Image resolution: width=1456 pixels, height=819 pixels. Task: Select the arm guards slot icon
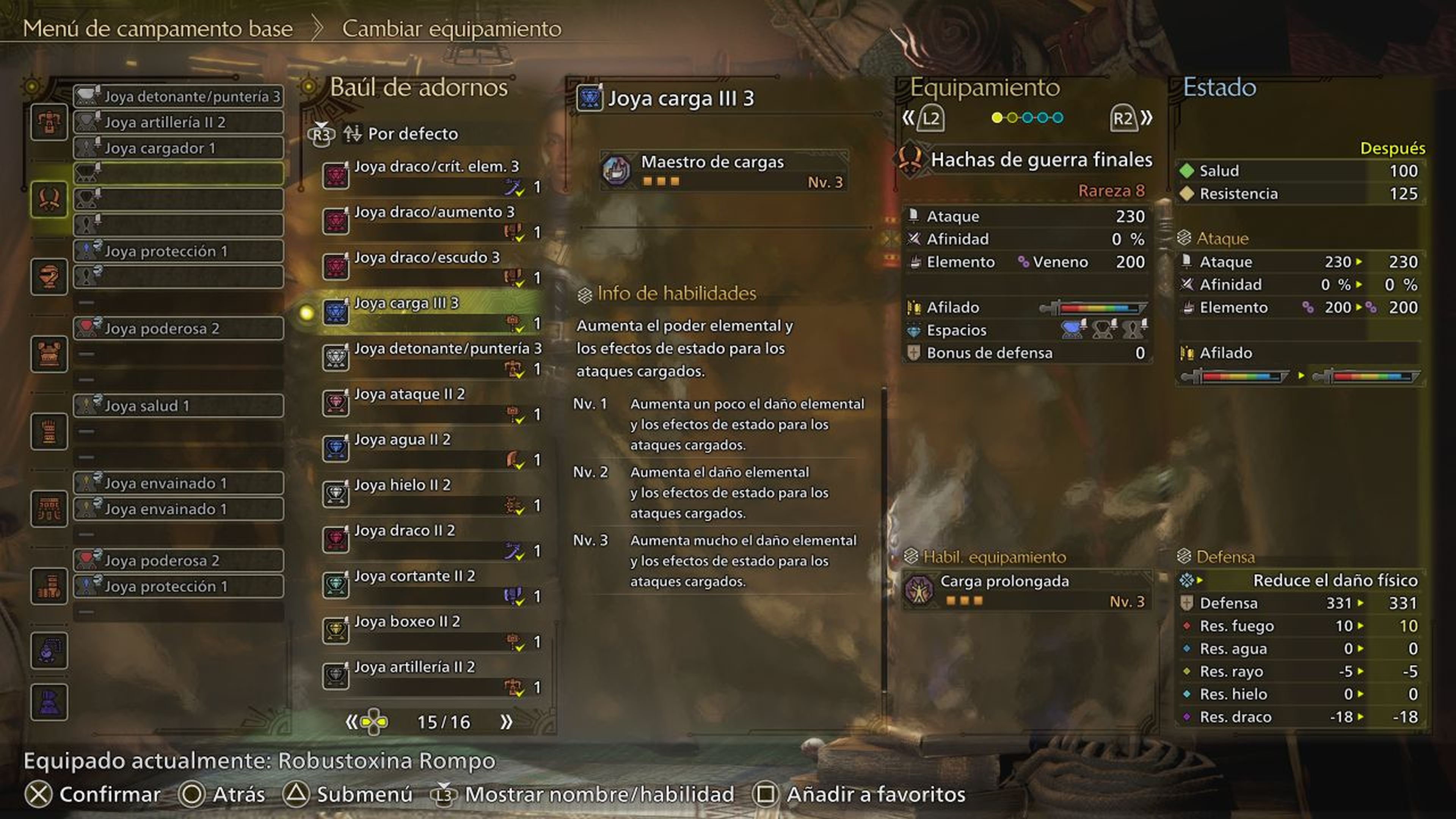[49, 431]
